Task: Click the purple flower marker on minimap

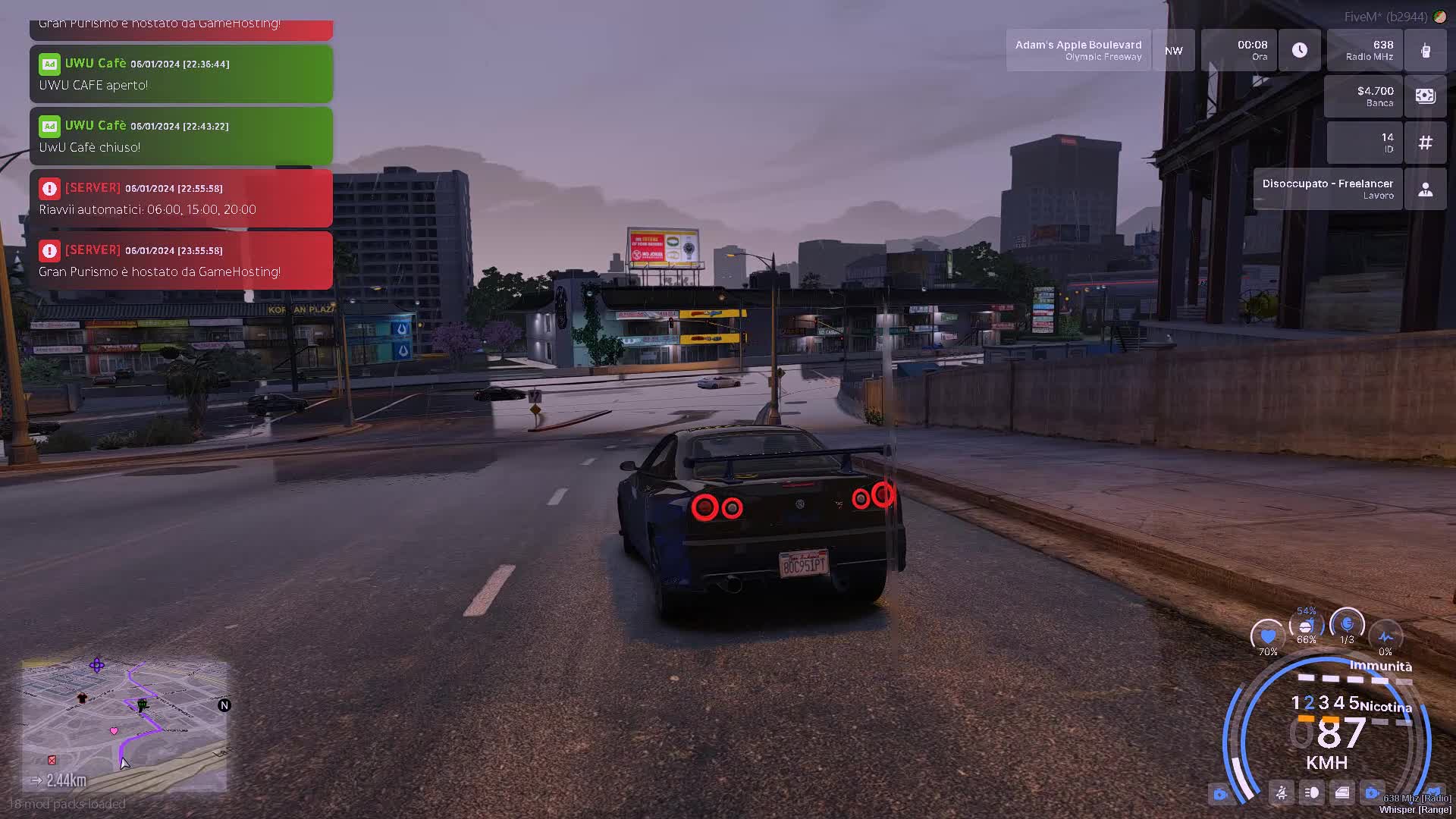Action: (x=97, y=665)
